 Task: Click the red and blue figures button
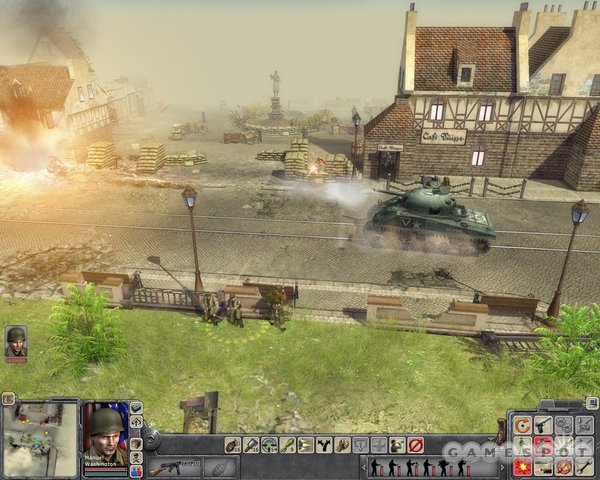point(136,471)
